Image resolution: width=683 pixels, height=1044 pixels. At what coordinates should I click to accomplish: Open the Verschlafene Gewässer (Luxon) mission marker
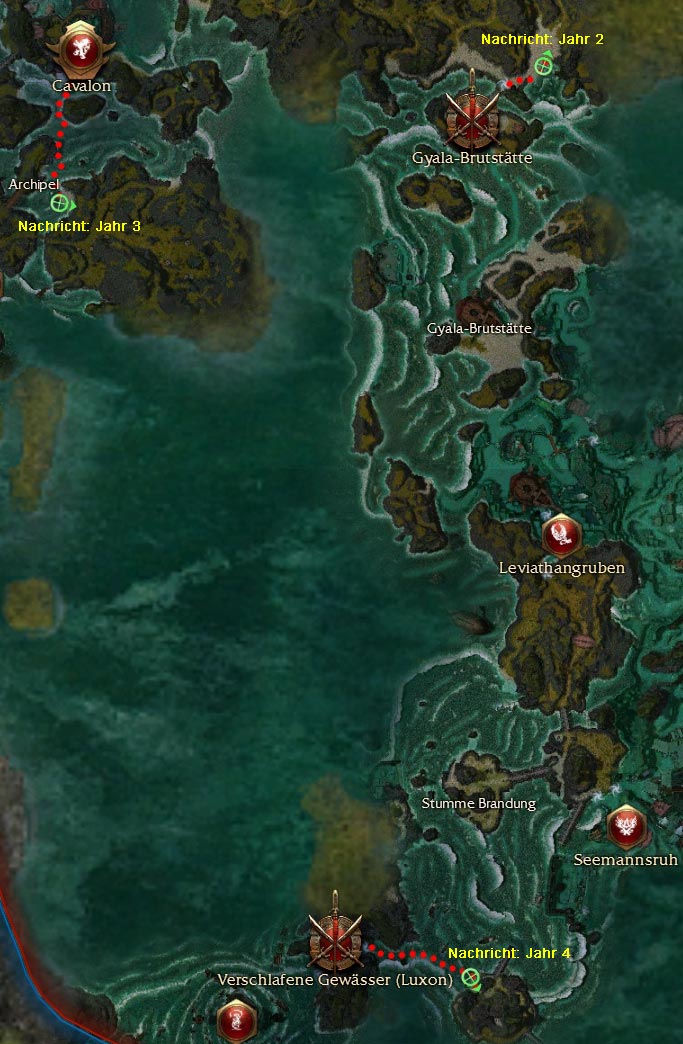pos(334,939)
